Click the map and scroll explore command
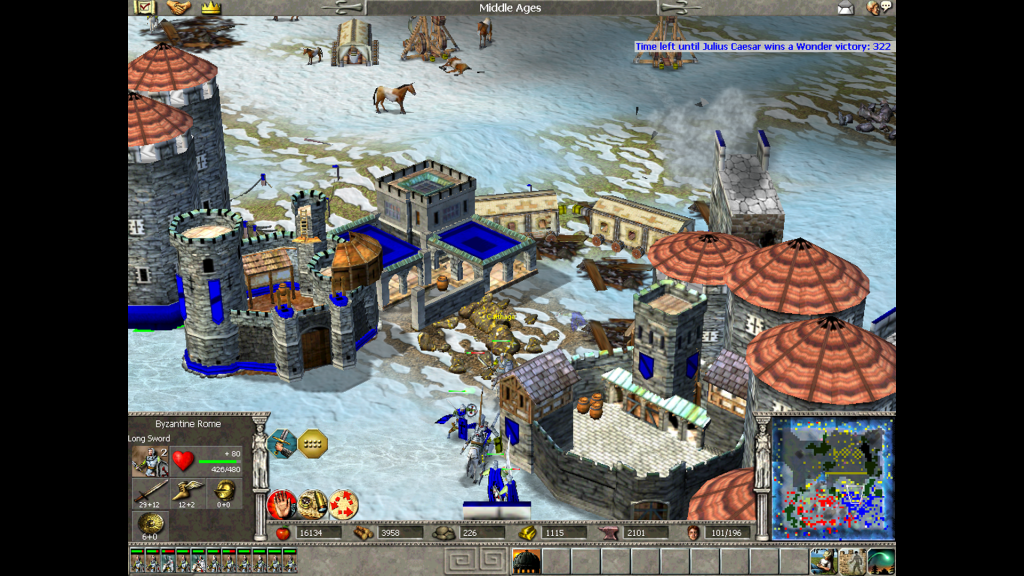The height and width of the screenshot is (576, 1024). (312, 504)
